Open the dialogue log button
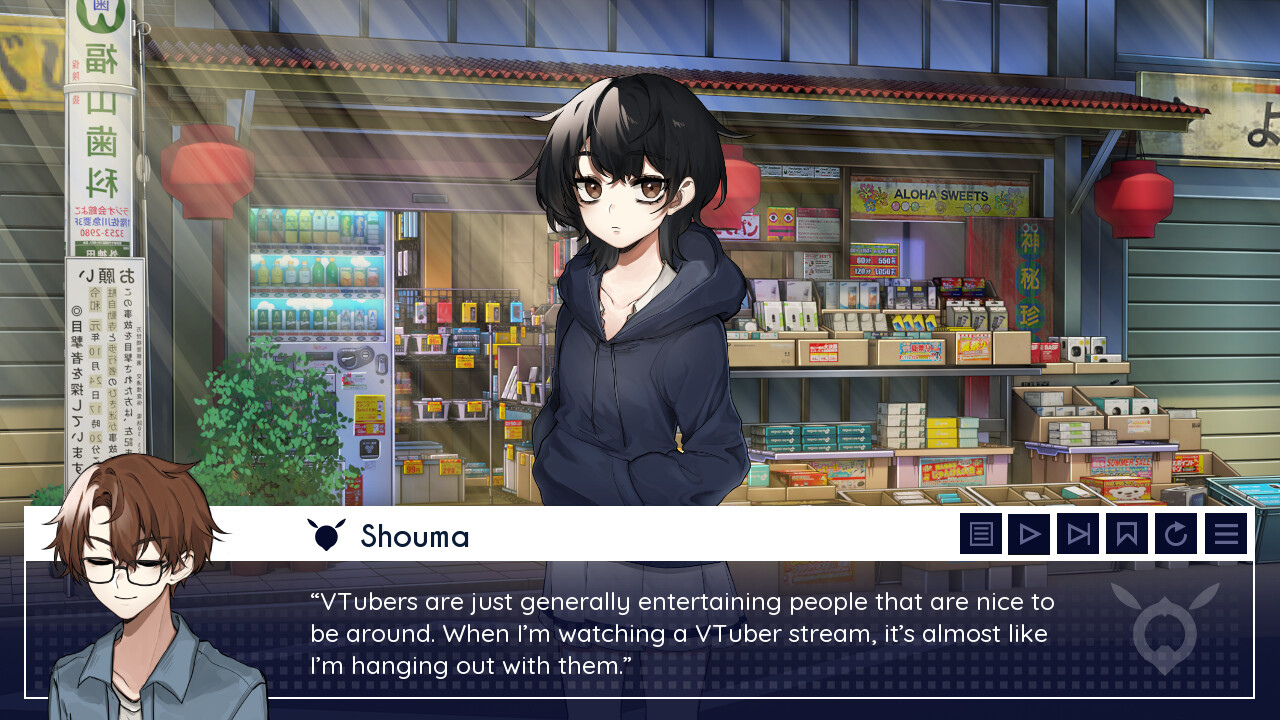This screenshot has width=1280, height=720. coord(981,534)
